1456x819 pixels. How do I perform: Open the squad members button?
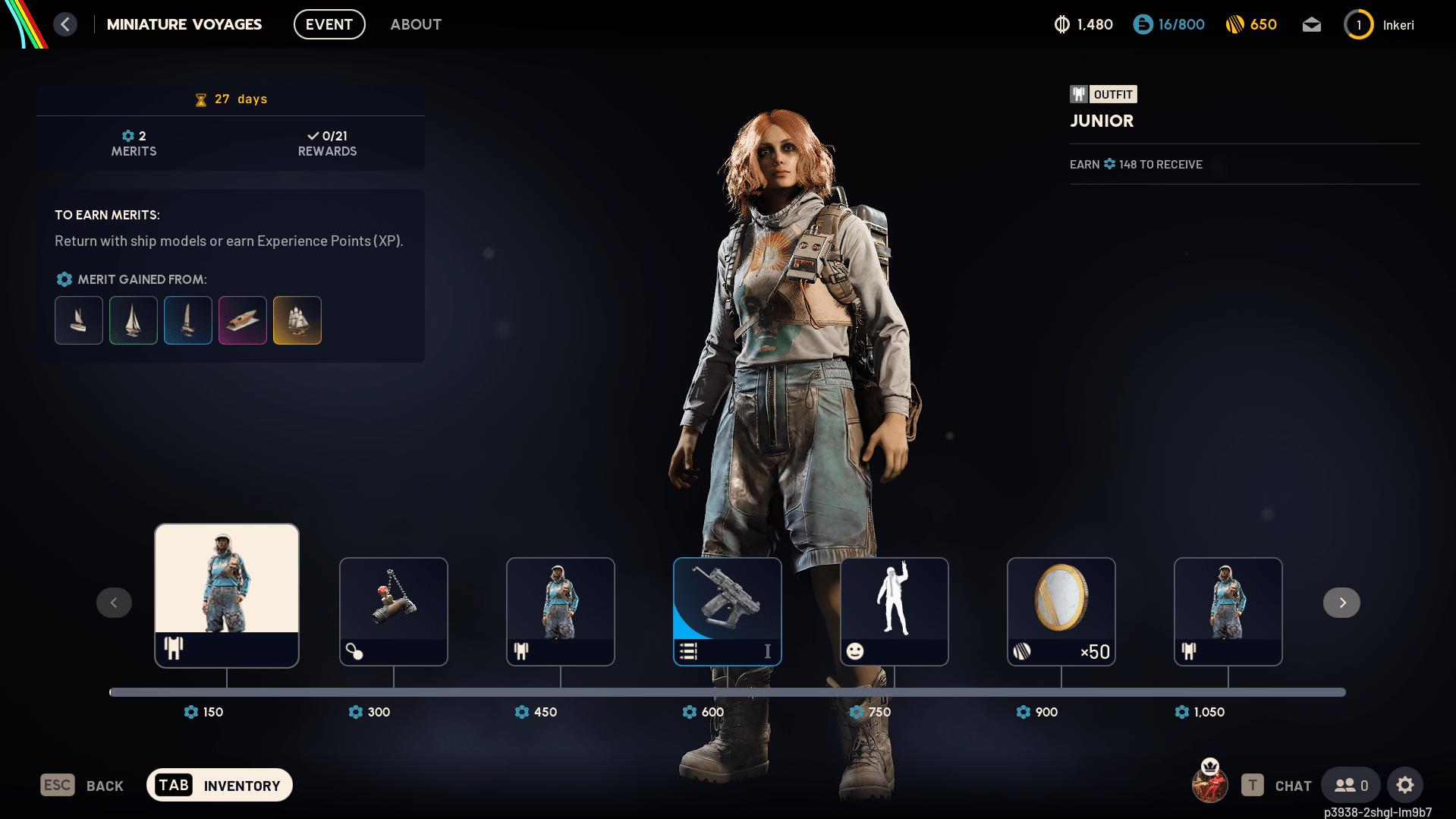point(1351,785)
